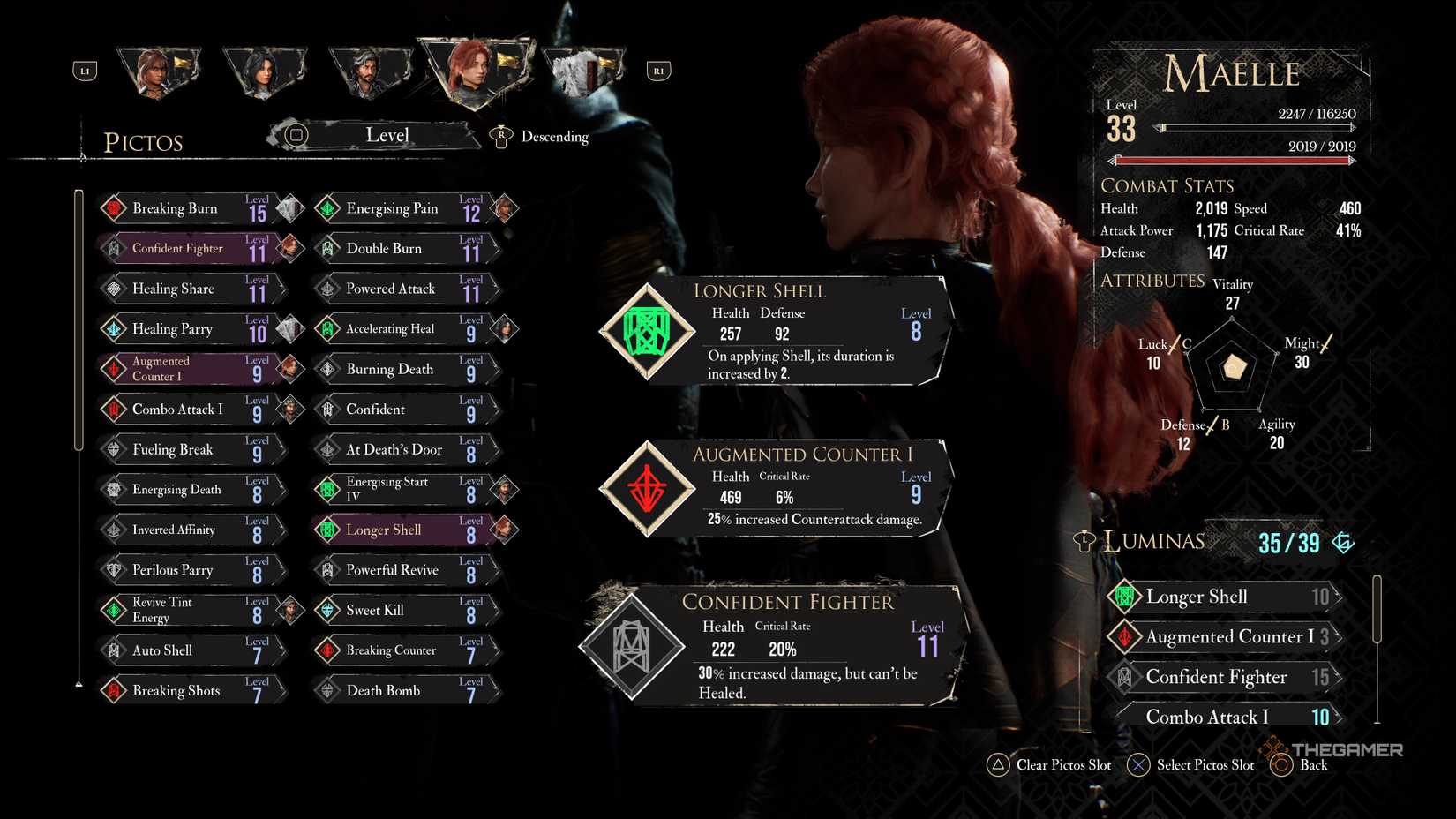Click the Longer Shell green shield icon

pyautogui.click(x=647, y=333)
